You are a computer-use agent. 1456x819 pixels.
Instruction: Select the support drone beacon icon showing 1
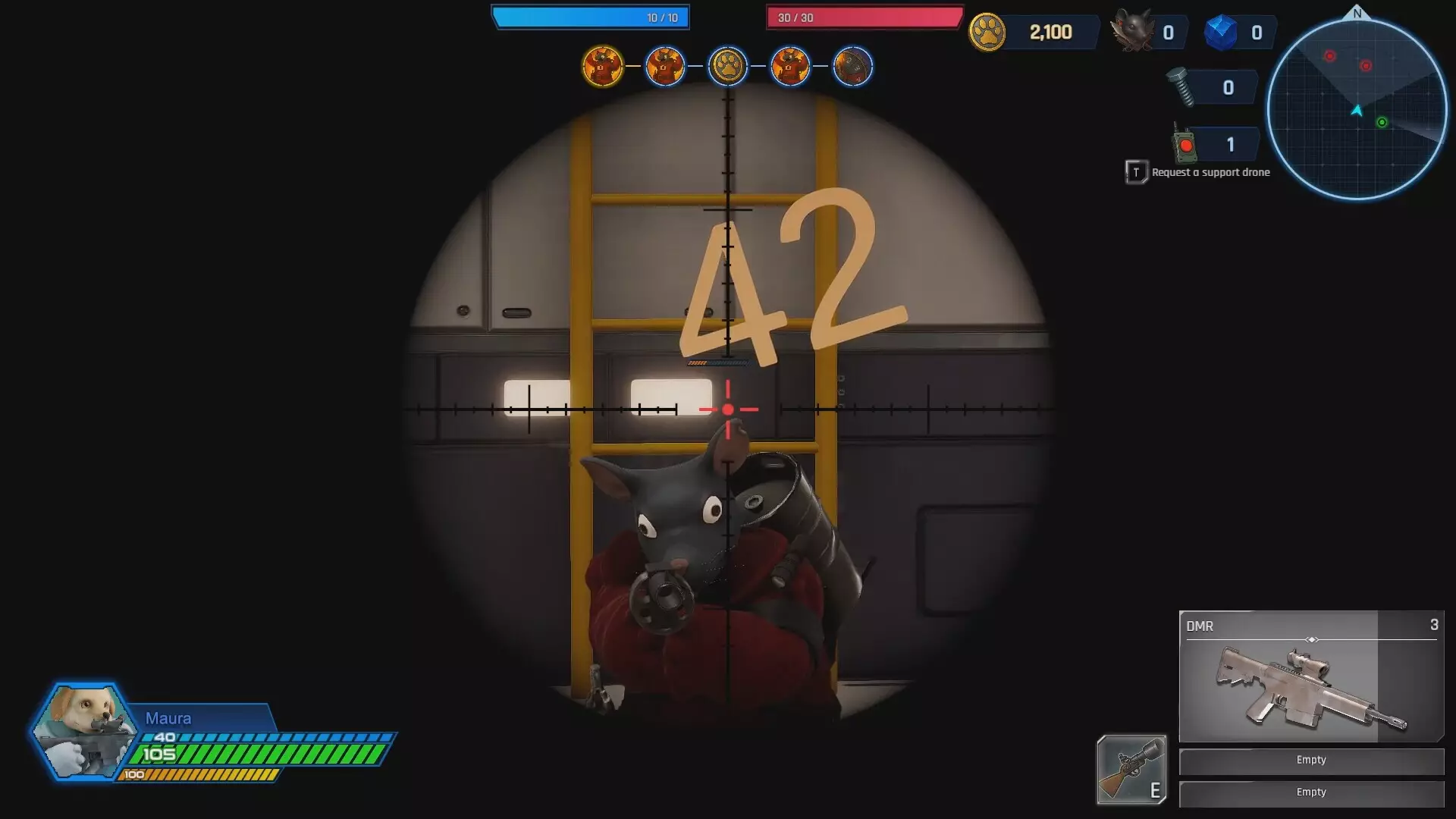coord(1184,143)
